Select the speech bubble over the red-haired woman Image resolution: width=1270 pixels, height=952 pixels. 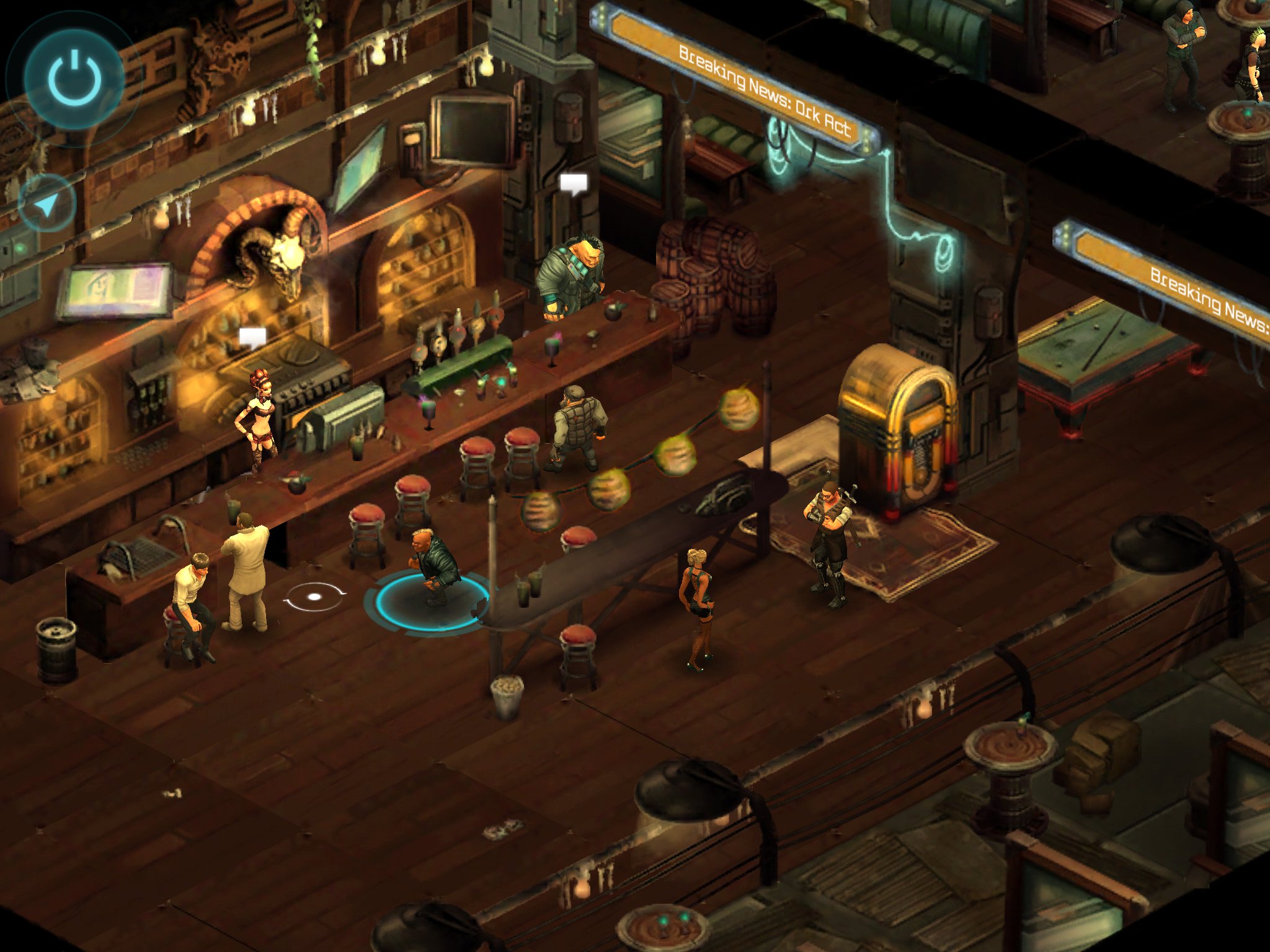pyautogui.click(x=252, y=338)
